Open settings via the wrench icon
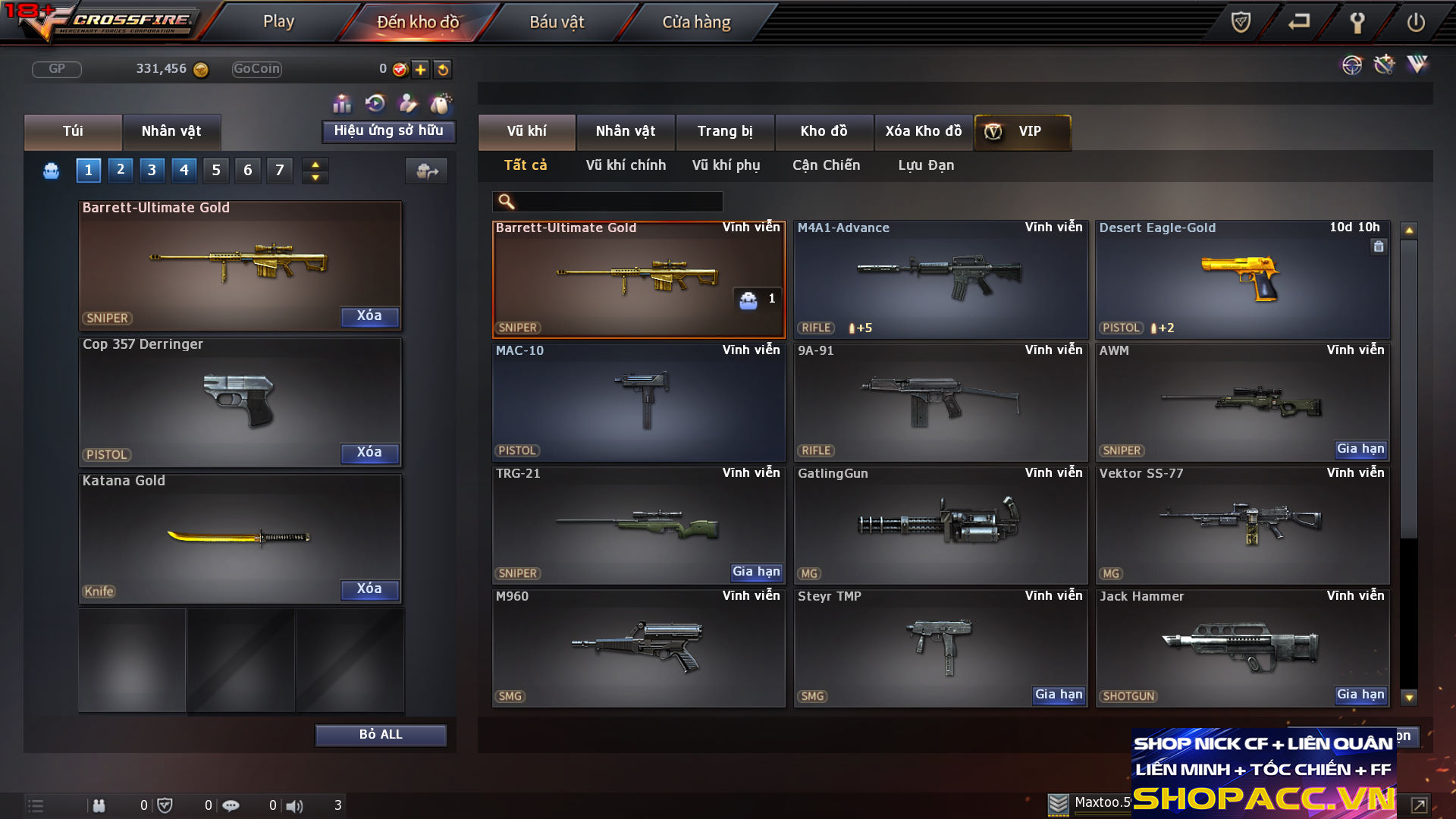Viewport: 1456px width, 819px height. tap(1357, 22)
